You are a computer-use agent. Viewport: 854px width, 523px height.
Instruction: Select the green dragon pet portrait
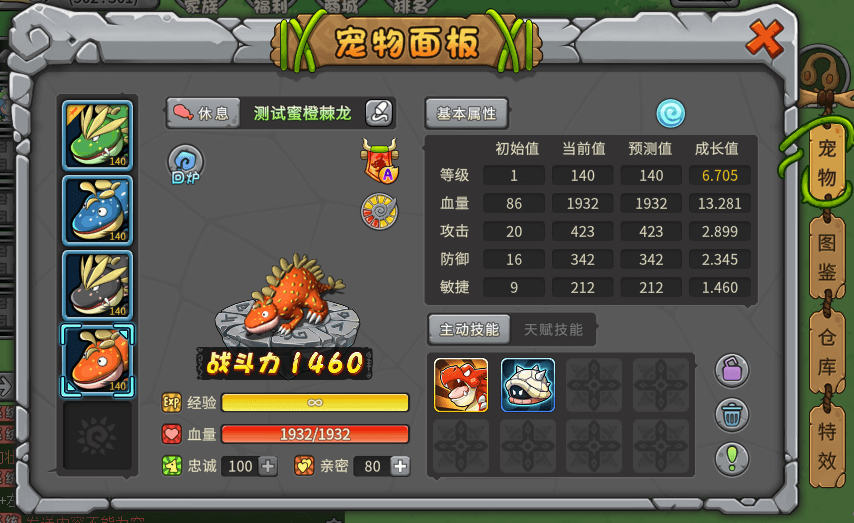pos(97,135)
